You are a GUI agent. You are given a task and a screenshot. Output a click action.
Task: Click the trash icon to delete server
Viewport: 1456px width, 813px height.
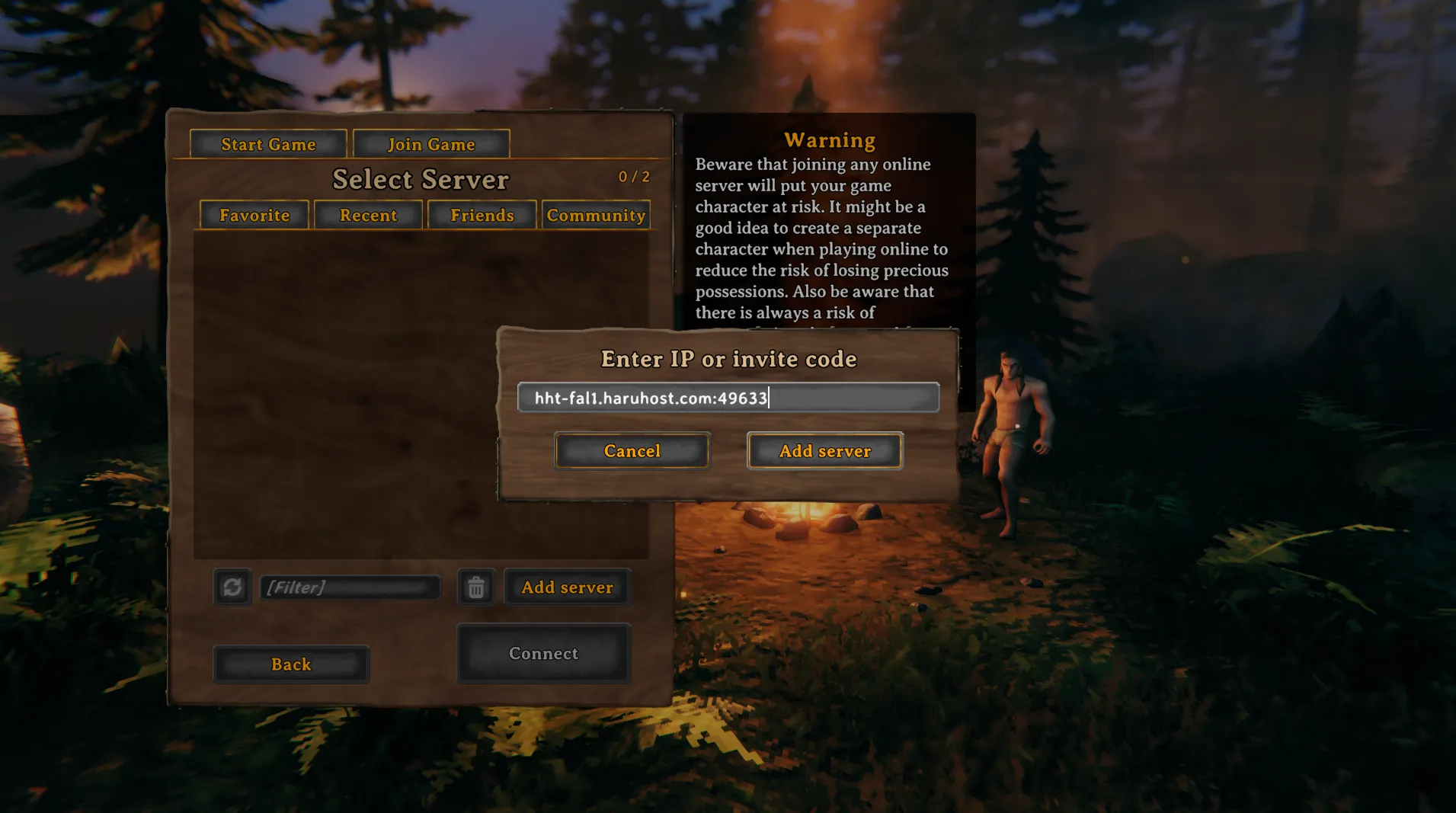(x=476, y=587)
